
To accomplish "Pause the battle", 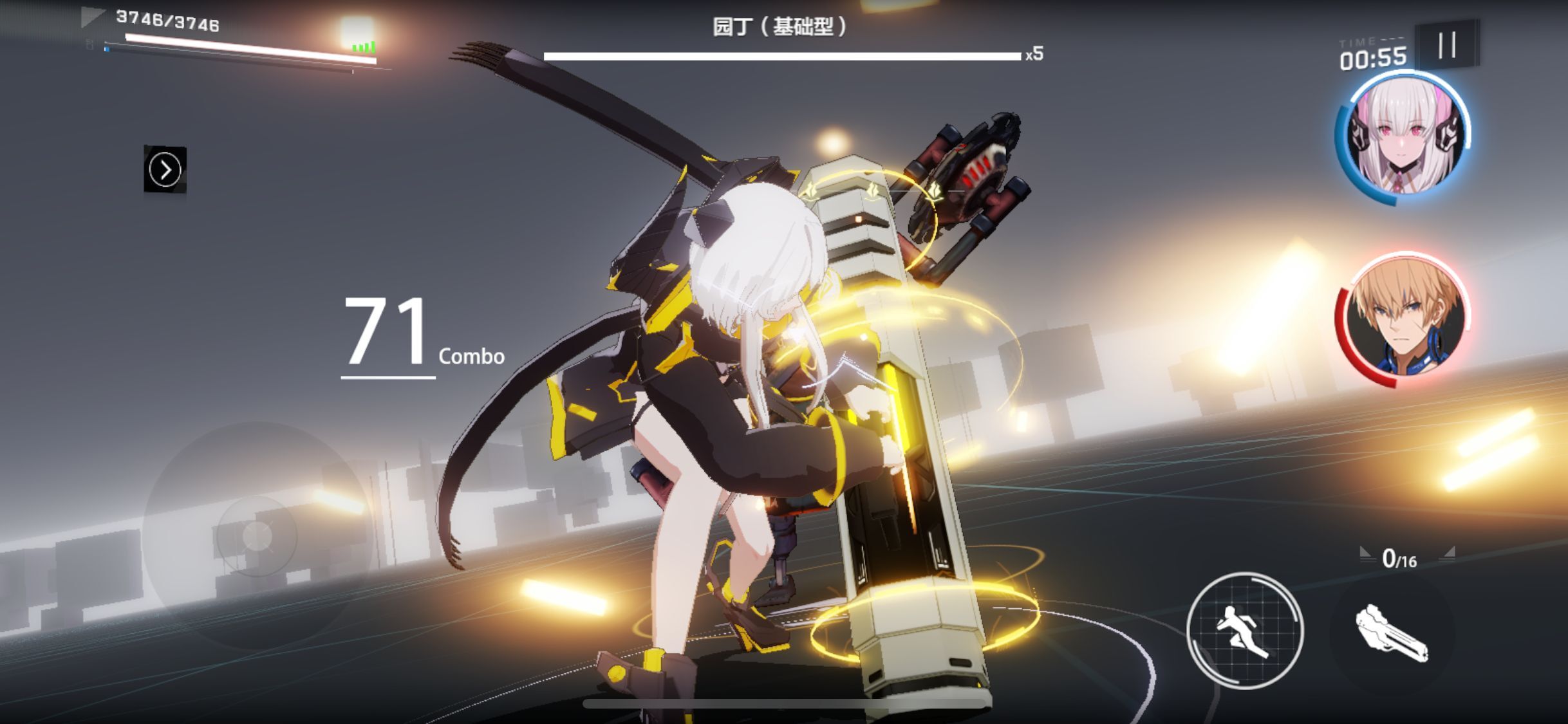I will tap(1447, 45).
